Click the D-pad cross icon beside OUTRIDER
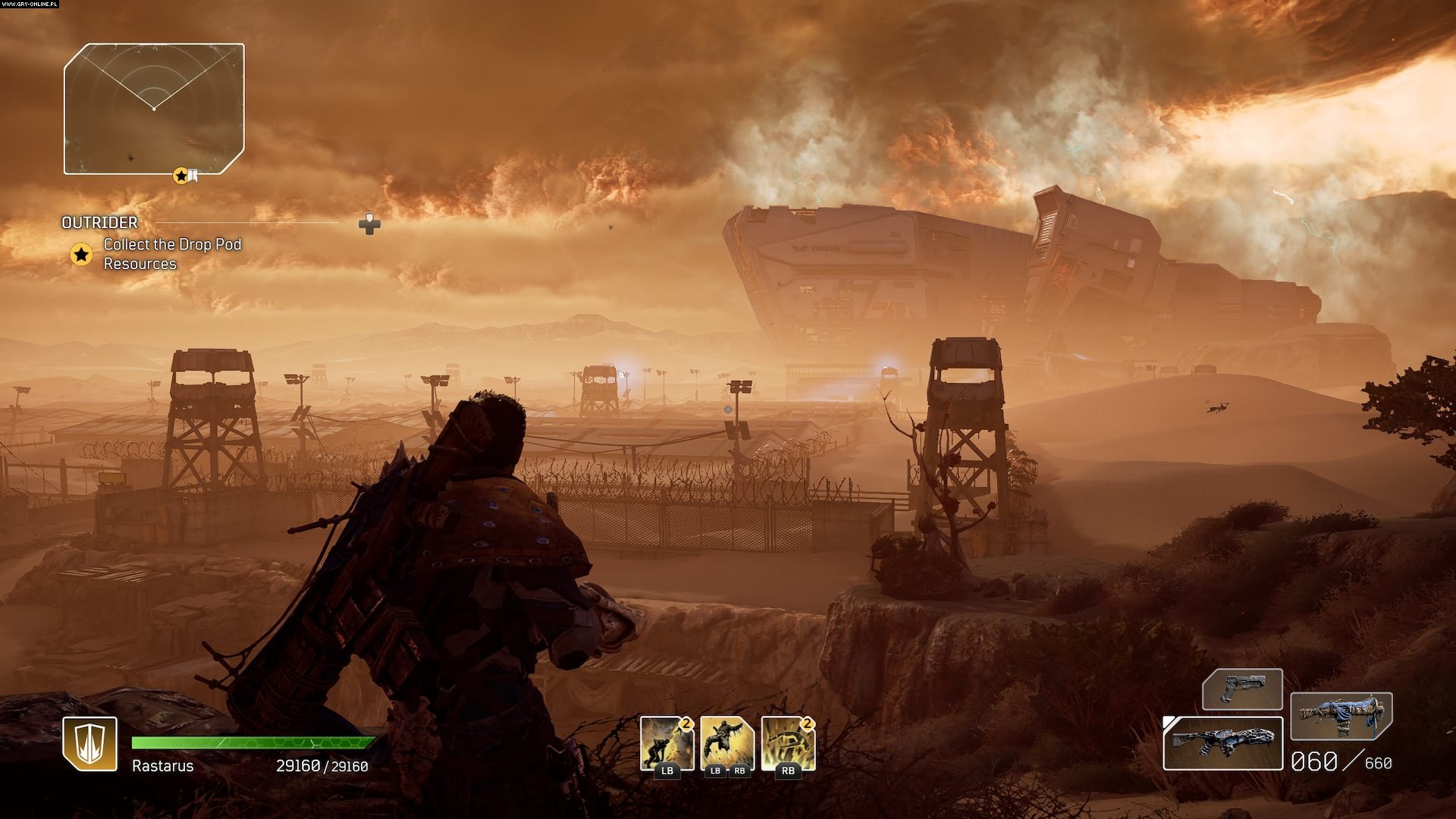 [x=369, y=224]
